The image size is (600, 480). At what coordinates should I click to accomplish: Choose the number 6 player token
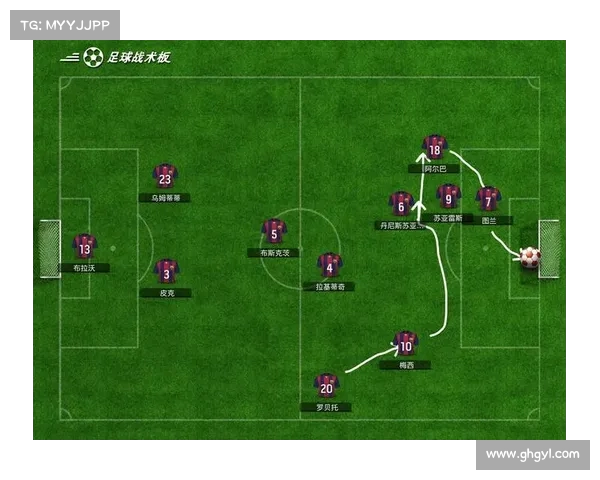401,205
